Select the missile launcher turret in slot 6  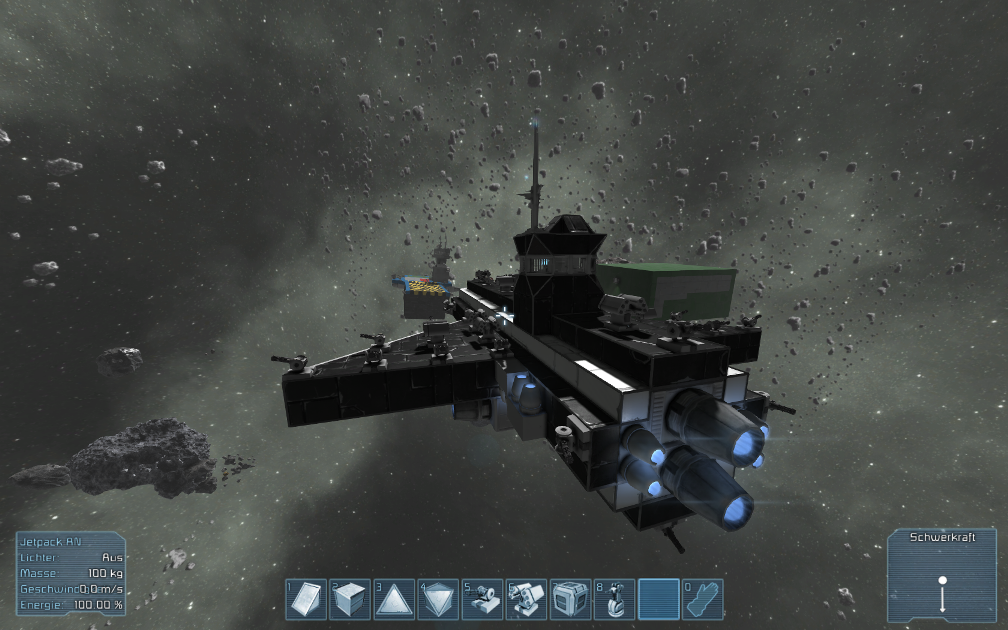coord(527,599)
